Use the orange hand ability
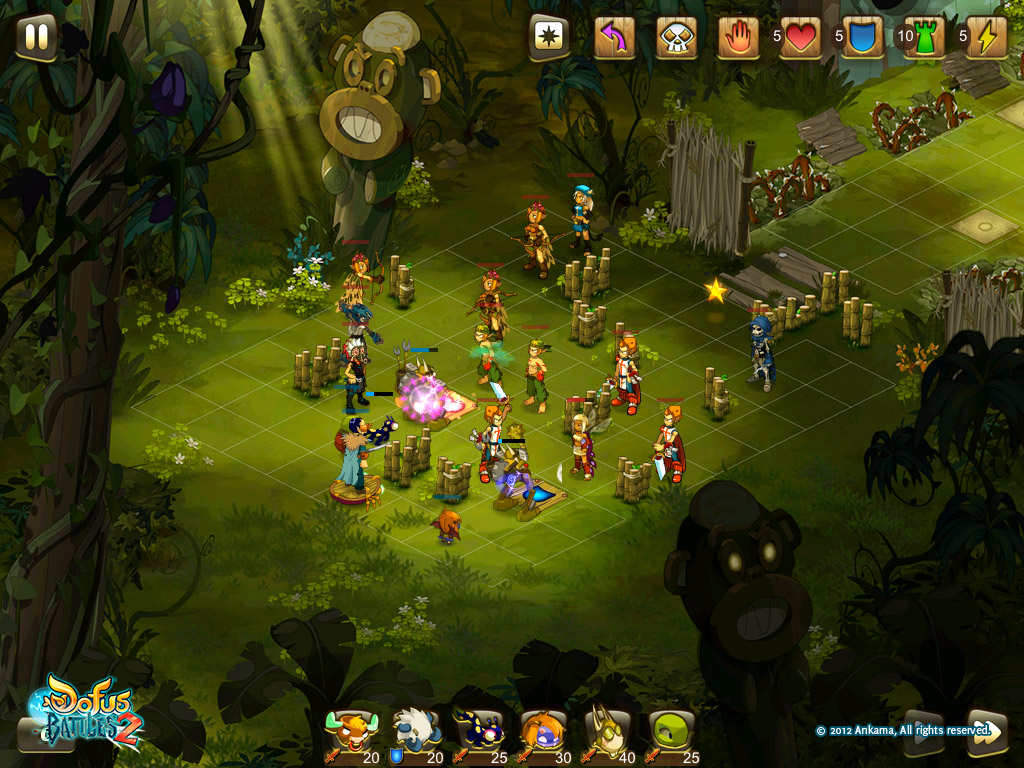Viewport: 1024px width, 768px height. click(738, 38)
